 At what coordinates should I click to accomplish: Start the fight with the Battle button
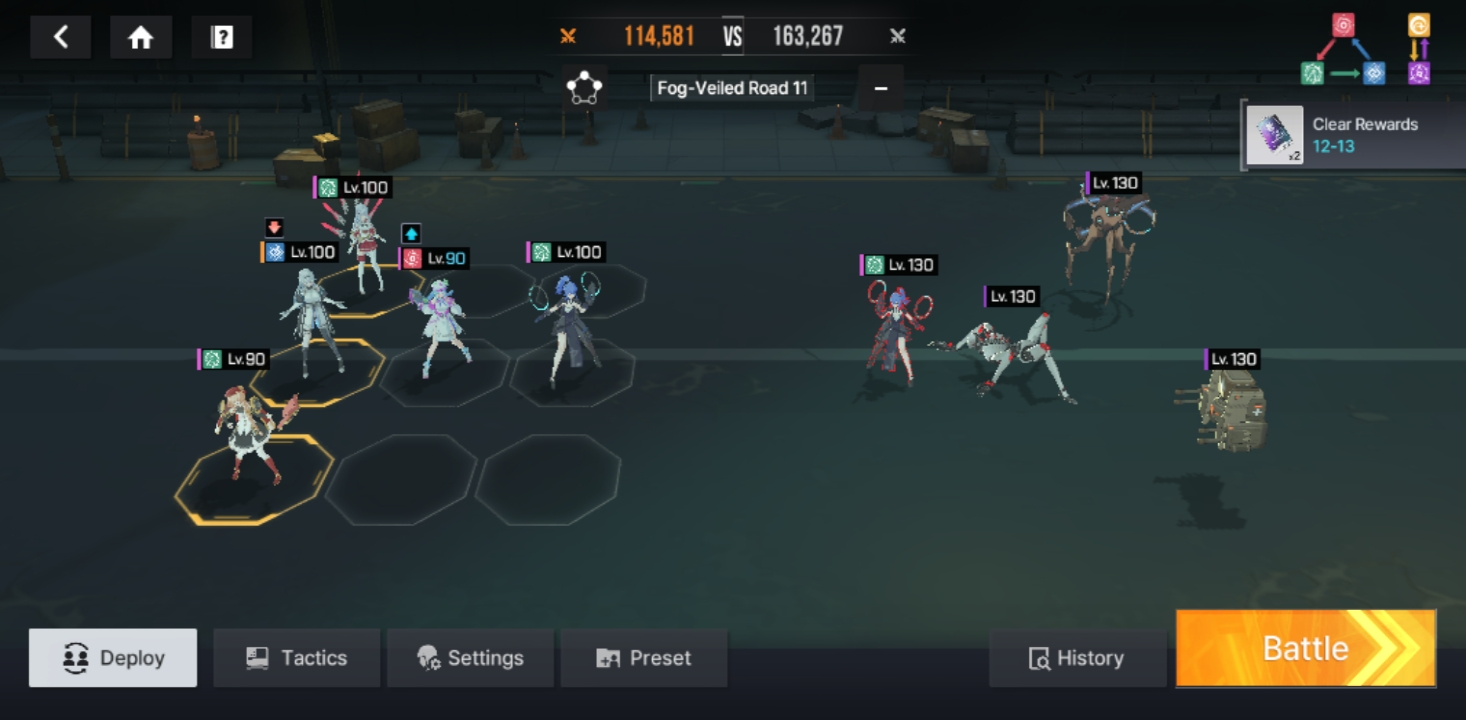pos(1305,649)
